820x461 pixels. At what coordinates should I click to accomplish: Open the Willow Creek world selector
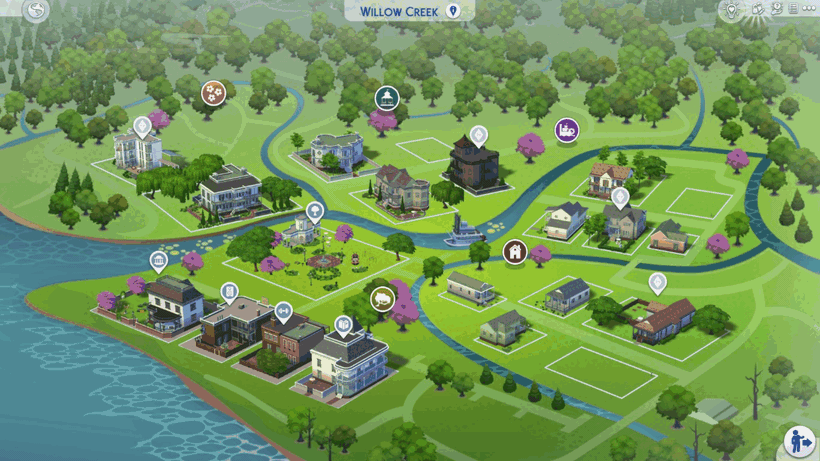click(408, 11)
